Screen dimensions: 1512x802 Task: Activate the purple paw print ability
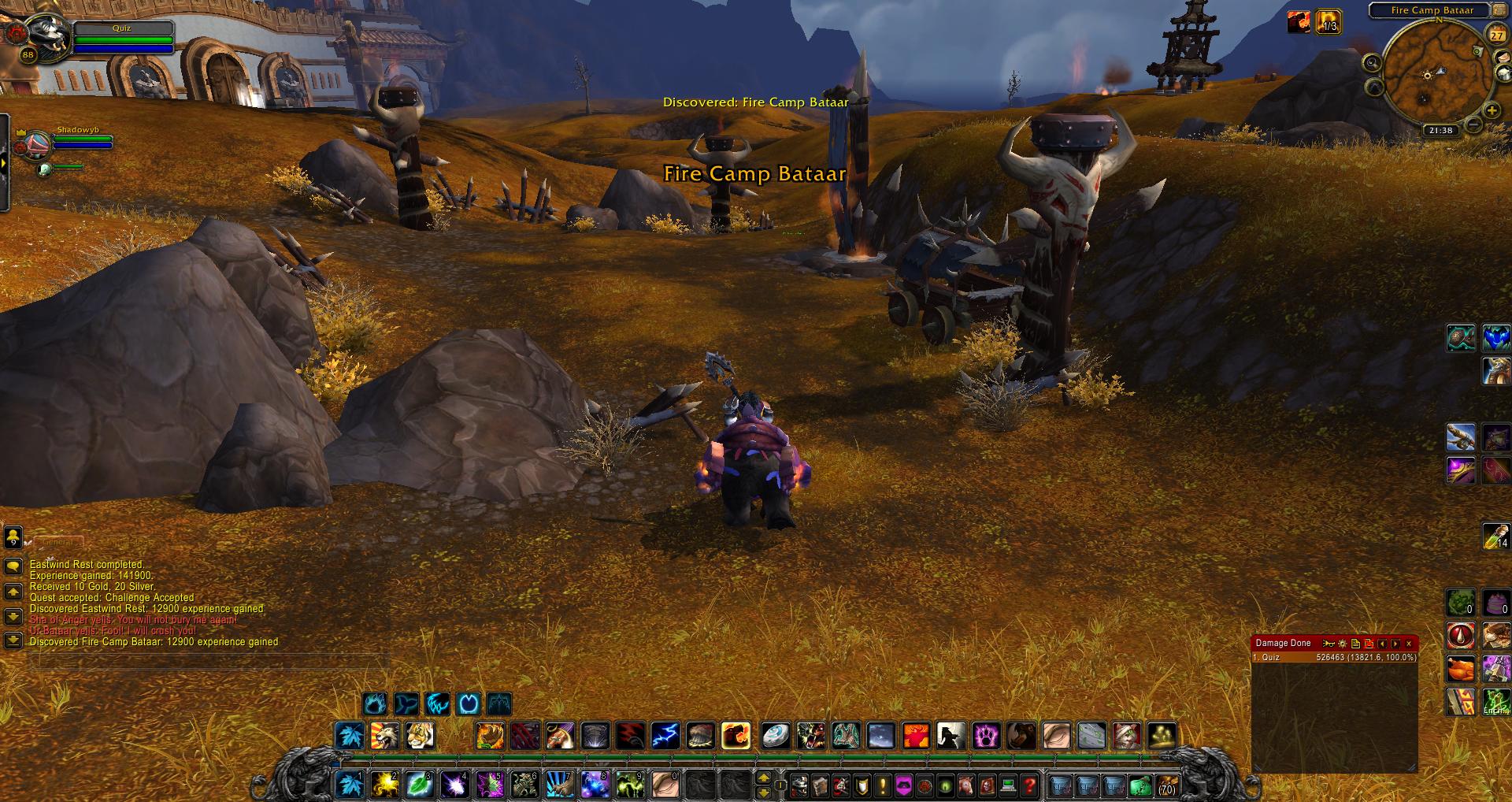pos(986,736)
